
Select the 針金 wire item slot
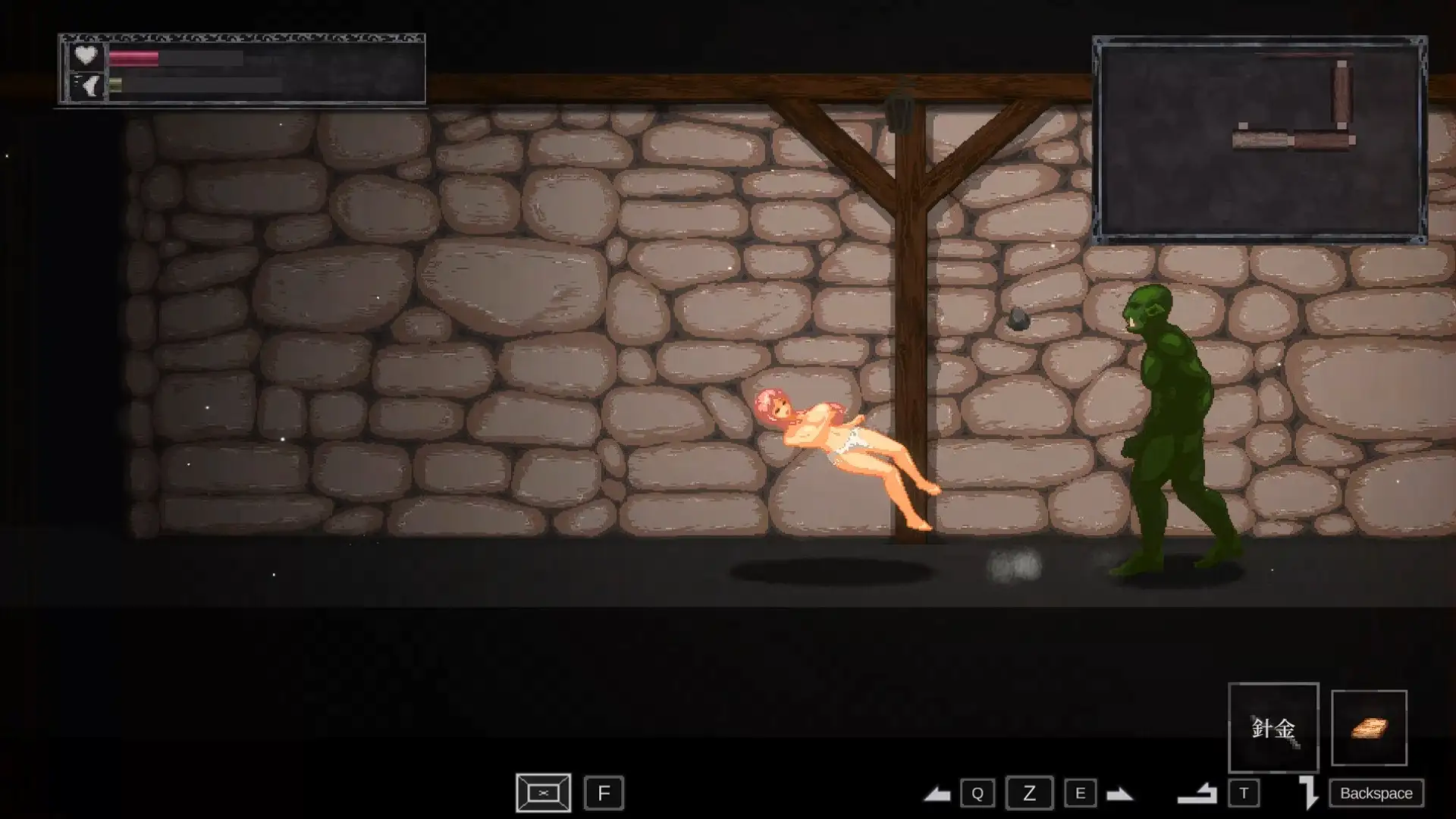pyautogui.click(x=1273, y=728)
